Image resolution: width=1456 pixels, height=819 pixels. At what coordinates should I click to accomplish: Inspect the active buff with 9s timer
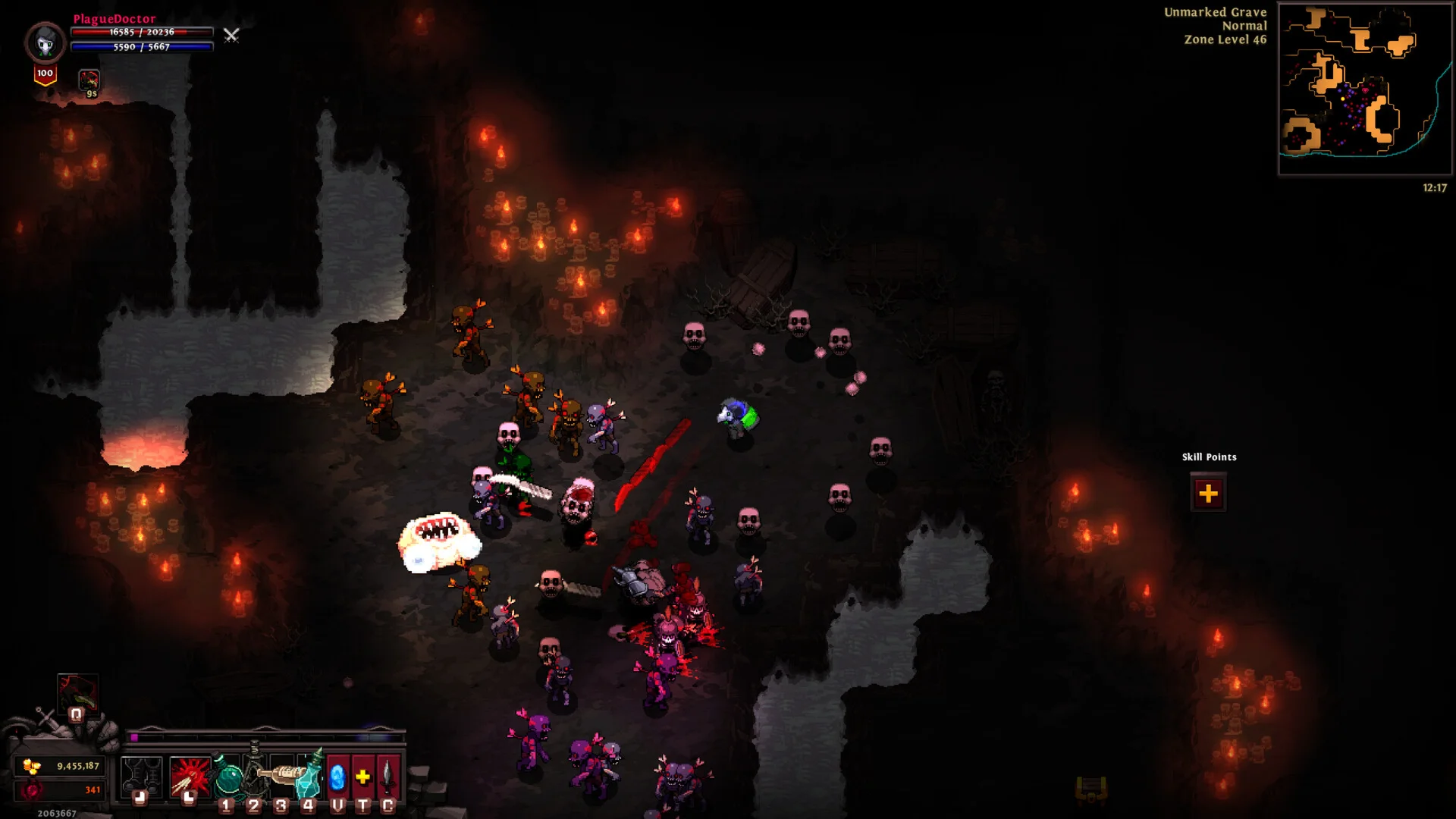89,80
